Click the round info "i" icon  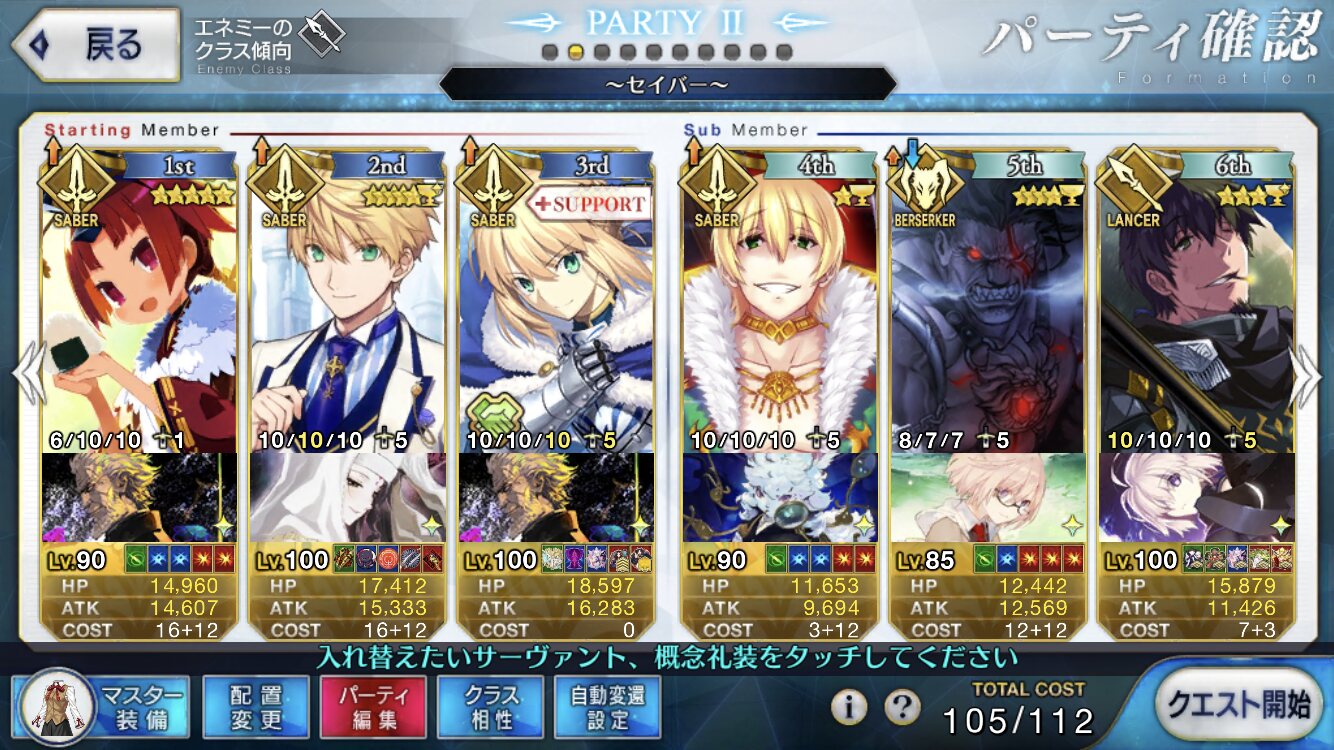tap(849, 707)
